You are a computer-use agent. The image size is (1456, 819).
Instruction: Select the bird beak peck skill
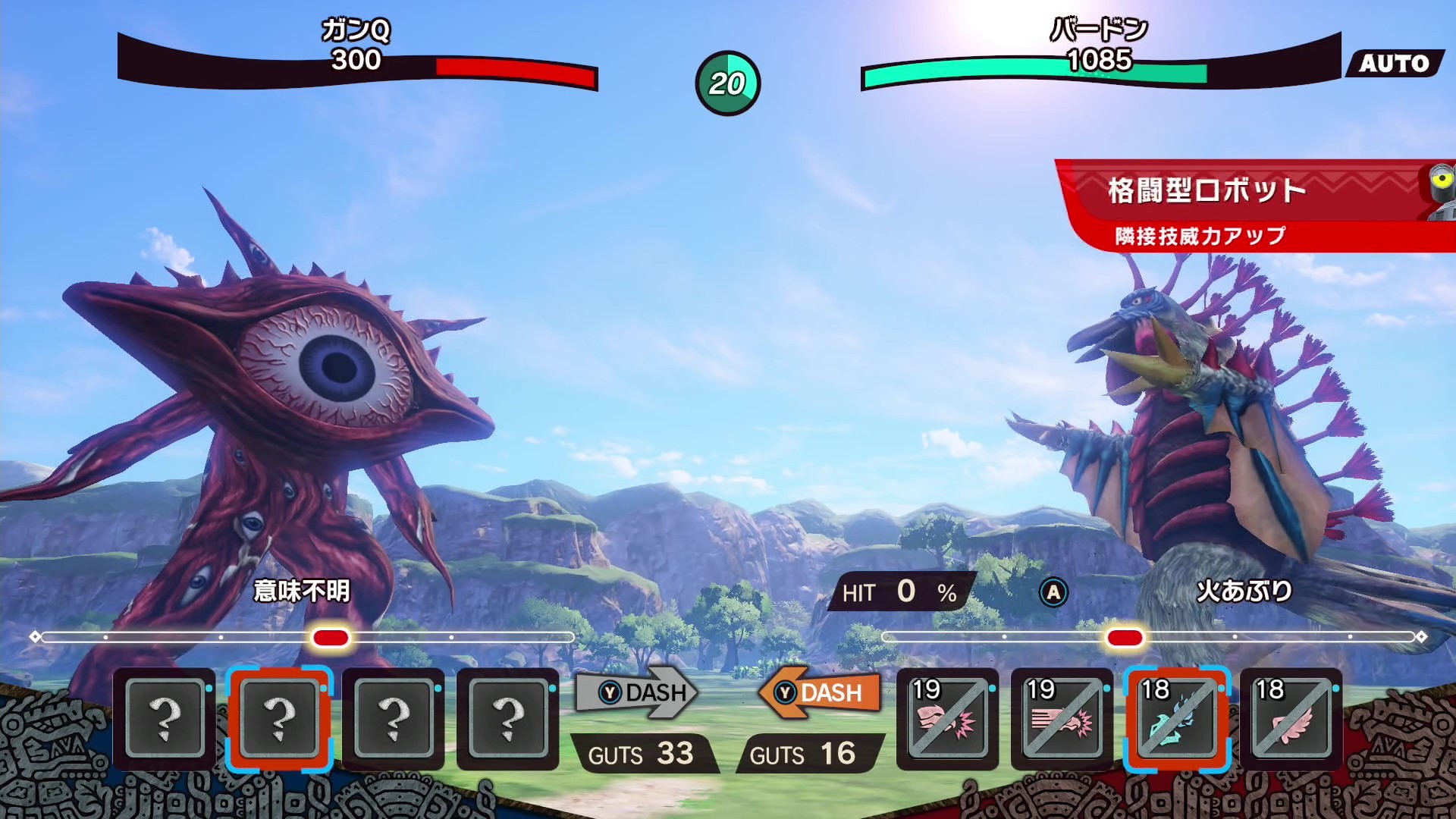click(947, 719)
